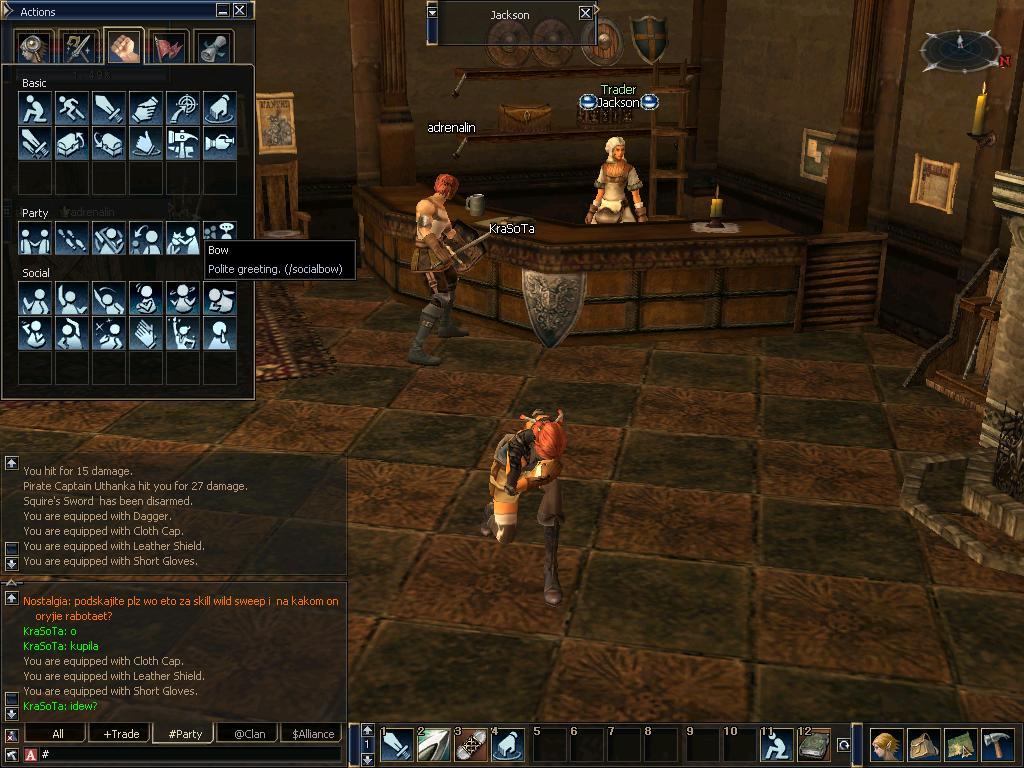Click the compass in the corner
1024x768 pixels.
click(x=960, y=48)
